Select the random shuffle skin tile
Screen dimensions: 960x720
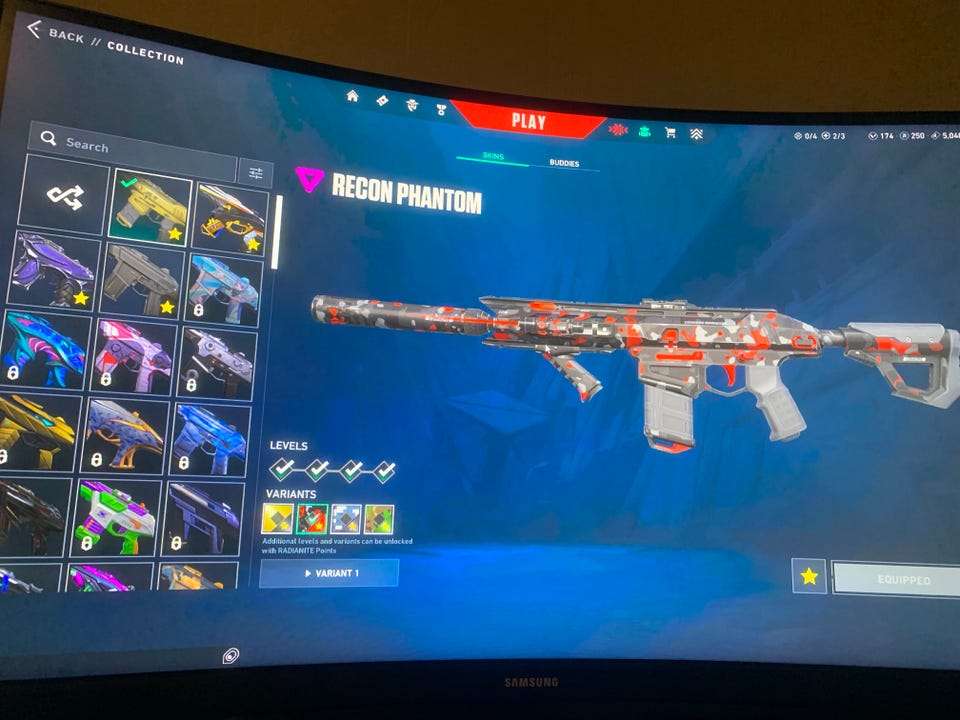coord(65,196)
